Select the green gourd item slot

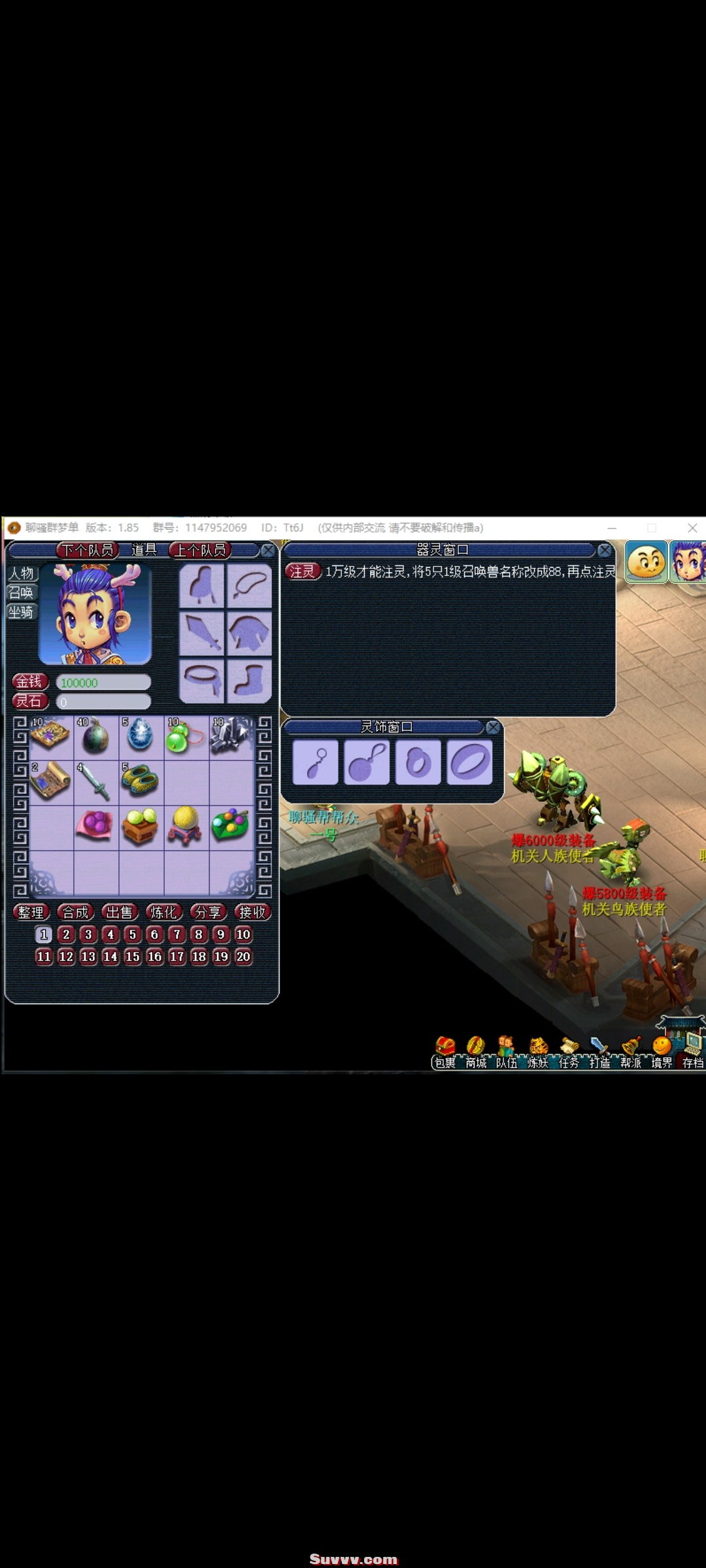[x=185, y=736]
